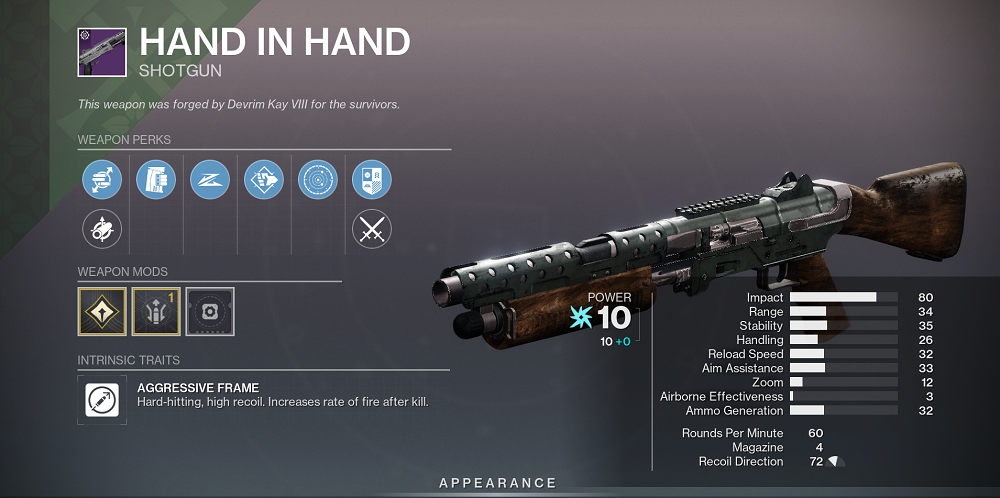The image size is (1000, 498).
Task: Pick the Z-shaped slide perk
Action: pyautogui.click(x=210, y=180)
